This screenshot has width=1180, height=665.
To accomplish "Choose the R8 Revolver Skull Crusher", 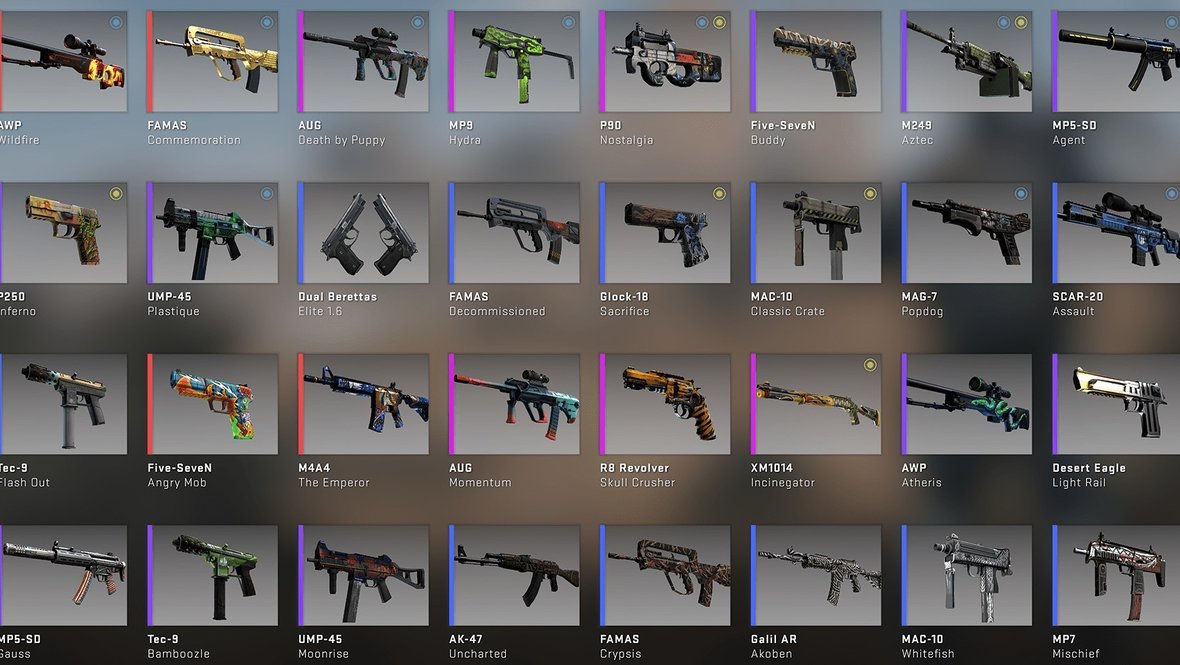I will [666, 404].
